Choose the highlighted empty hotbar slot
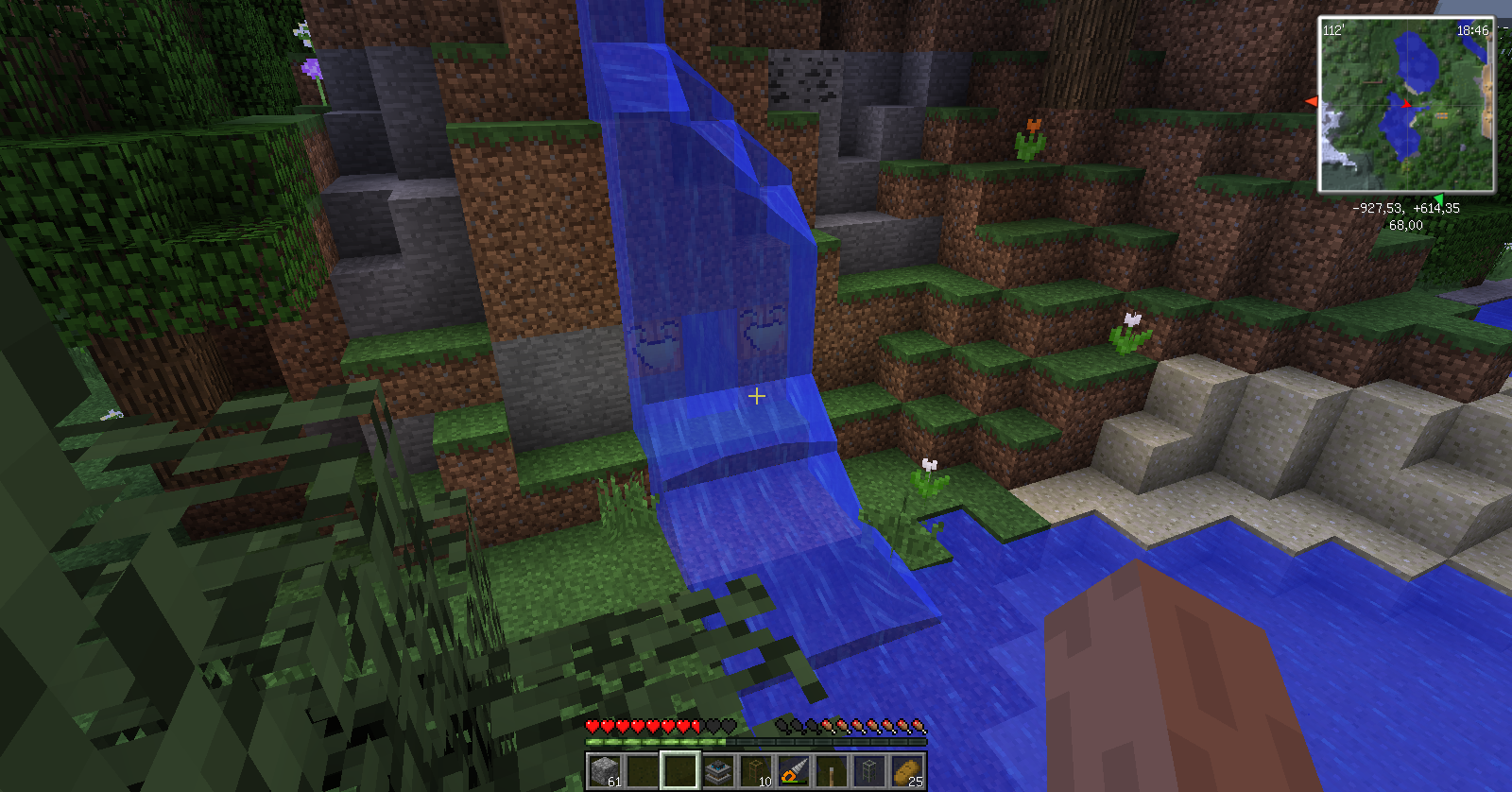Image resolution: width=1512 pixels, height=792 pixels. point(679,771)
